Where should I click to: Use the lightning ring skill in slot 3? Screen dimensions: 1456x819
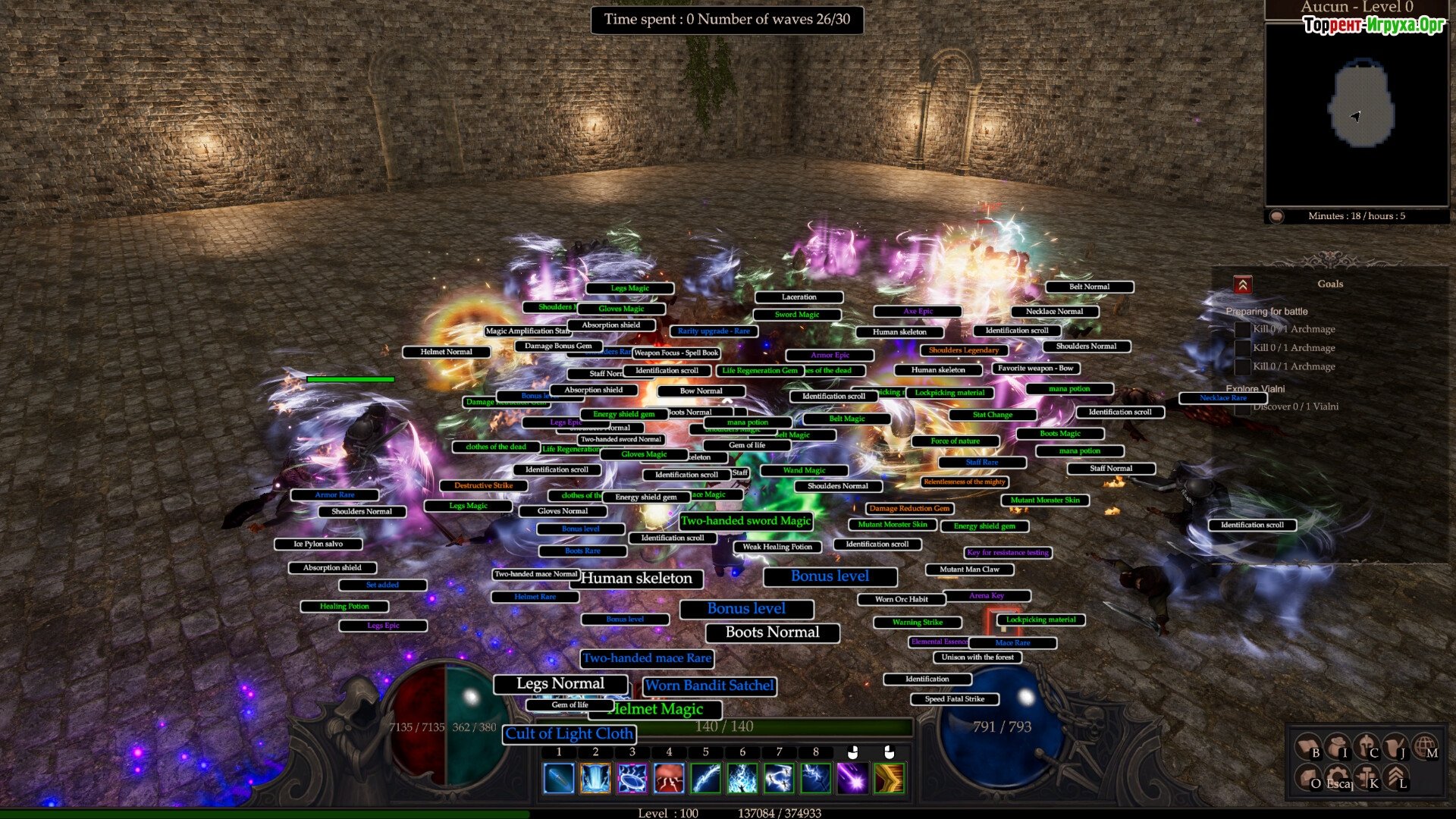[x=632, y=779]
